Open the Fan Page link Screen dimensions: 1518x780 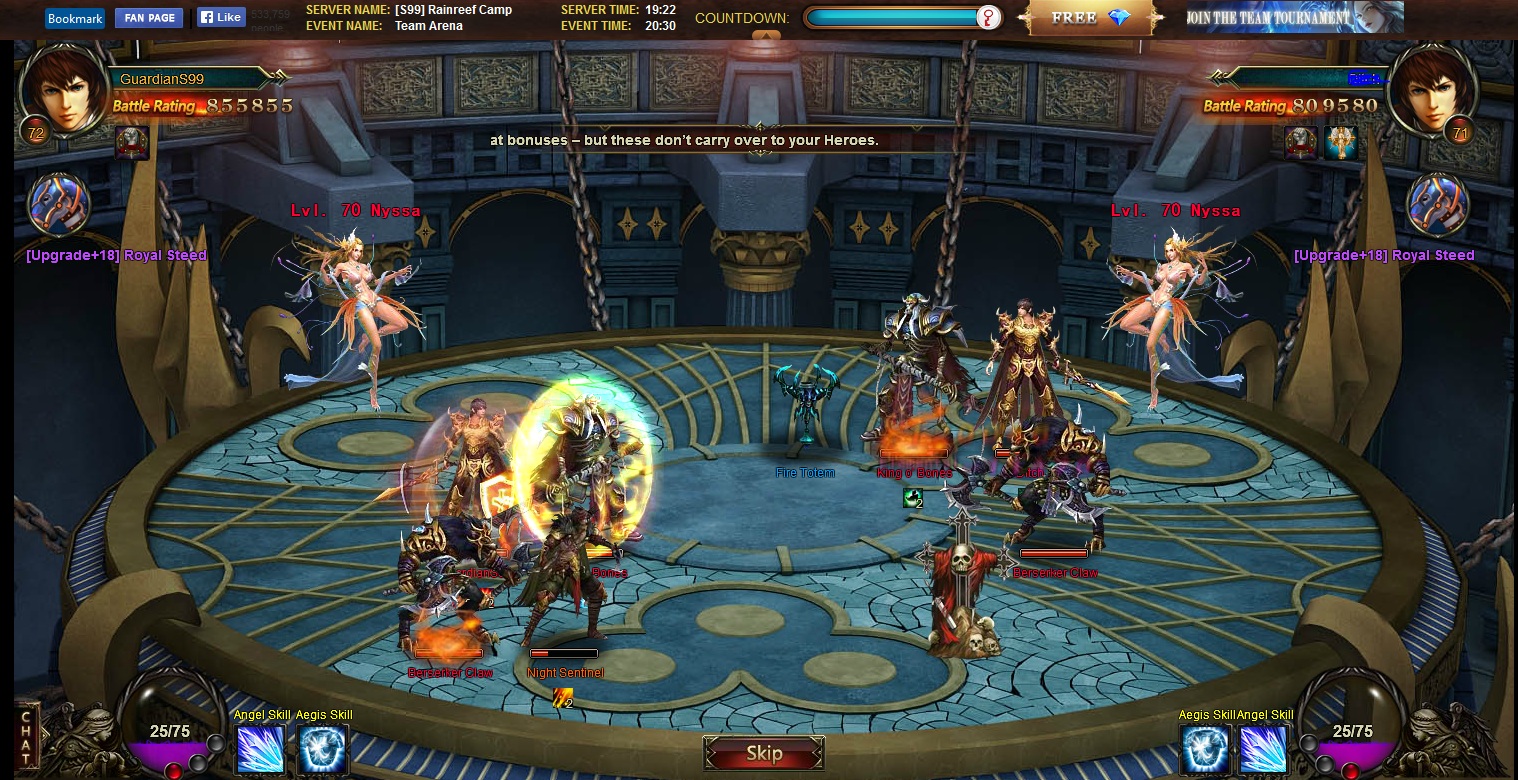[149, 18]
